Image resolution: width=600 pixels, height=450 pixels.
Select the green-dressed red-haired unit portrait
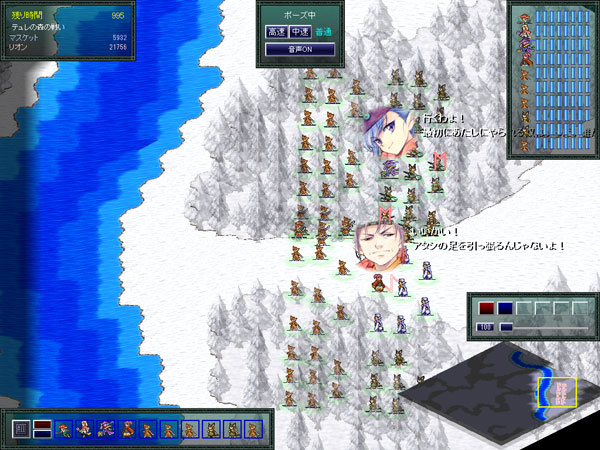point(64,430)
